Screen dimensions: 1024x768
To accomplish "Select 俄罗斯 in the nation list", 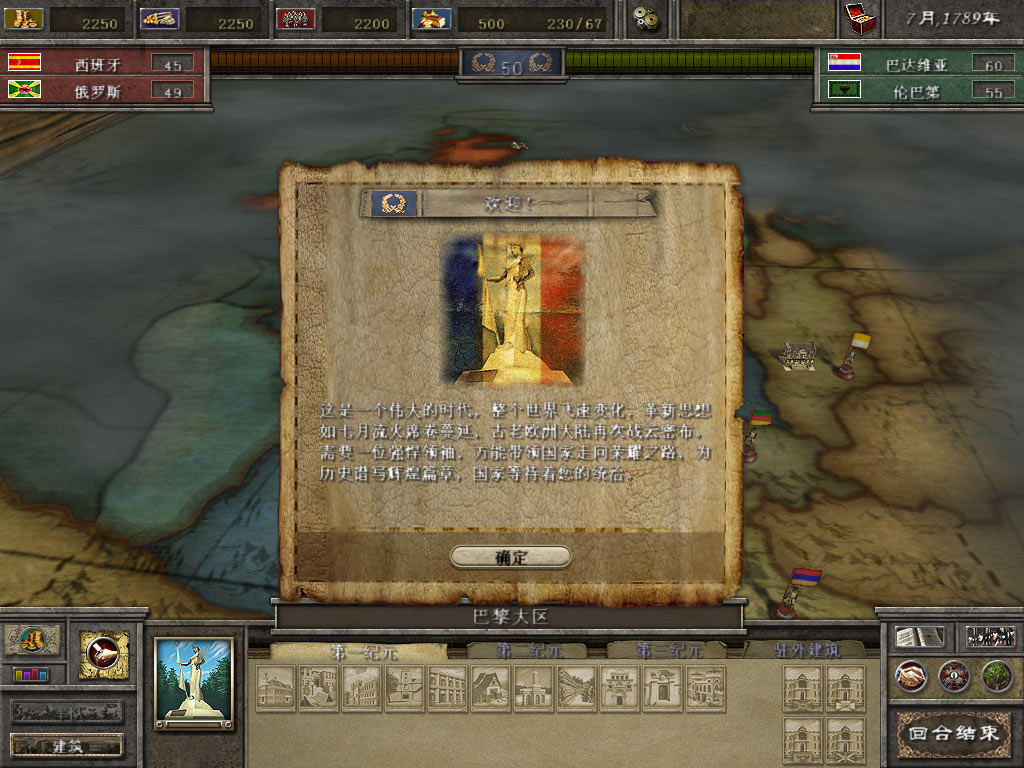I will pos(96,90).
